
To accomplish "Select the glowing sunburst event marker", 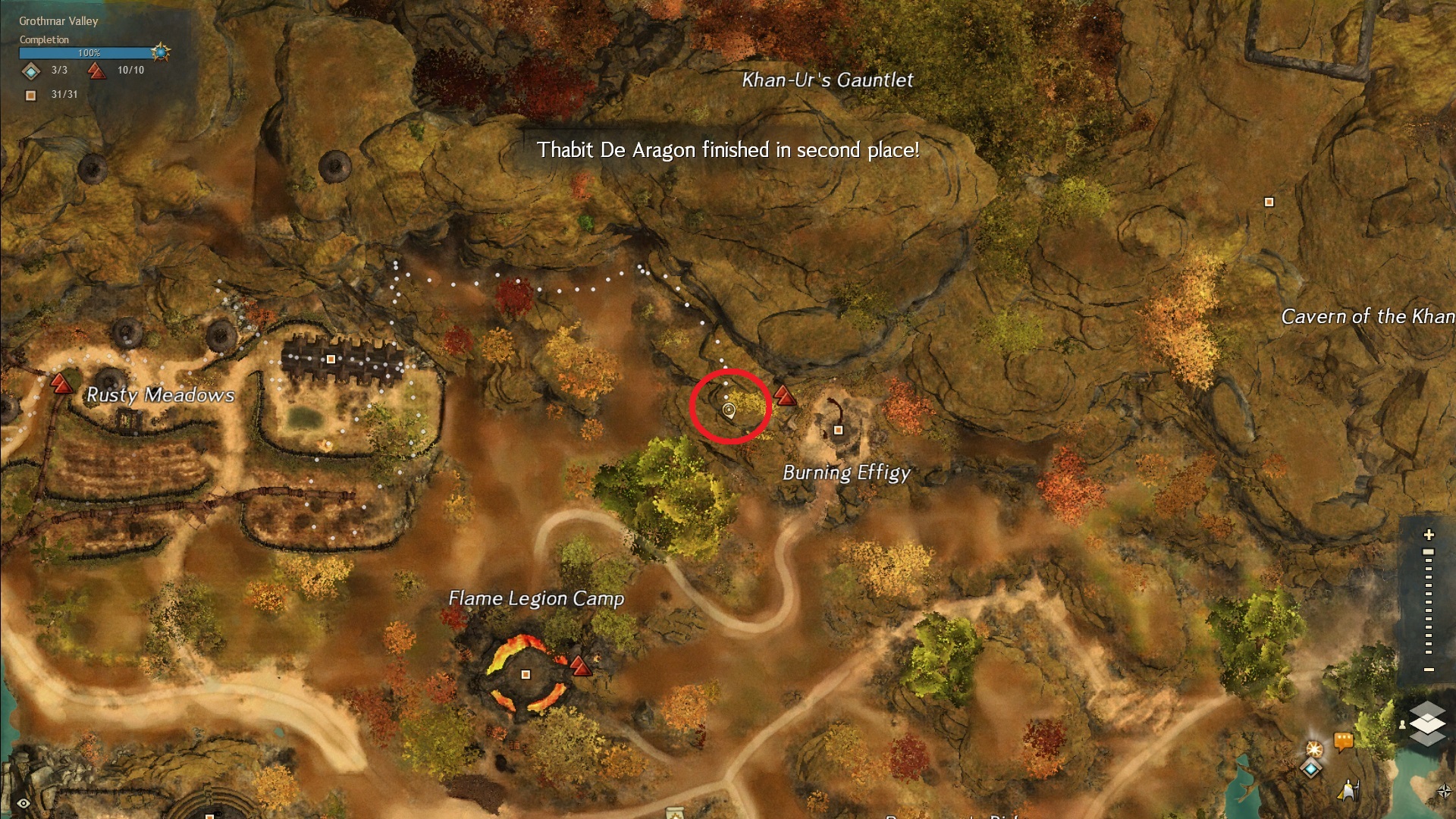I will 1314,748.
